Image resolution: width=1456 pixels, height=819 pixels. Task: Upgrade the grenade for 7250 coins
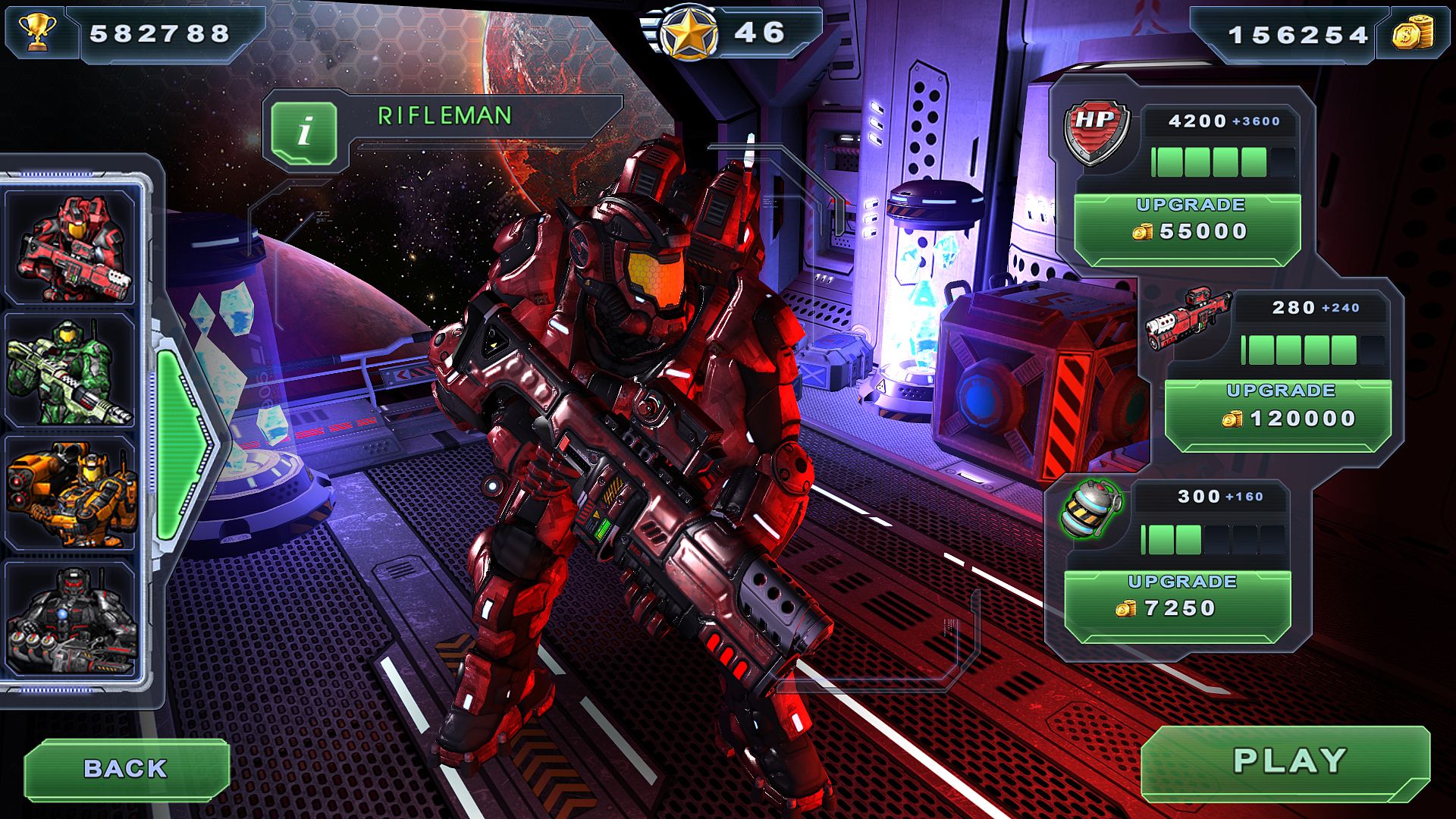tap(1178, 599)
